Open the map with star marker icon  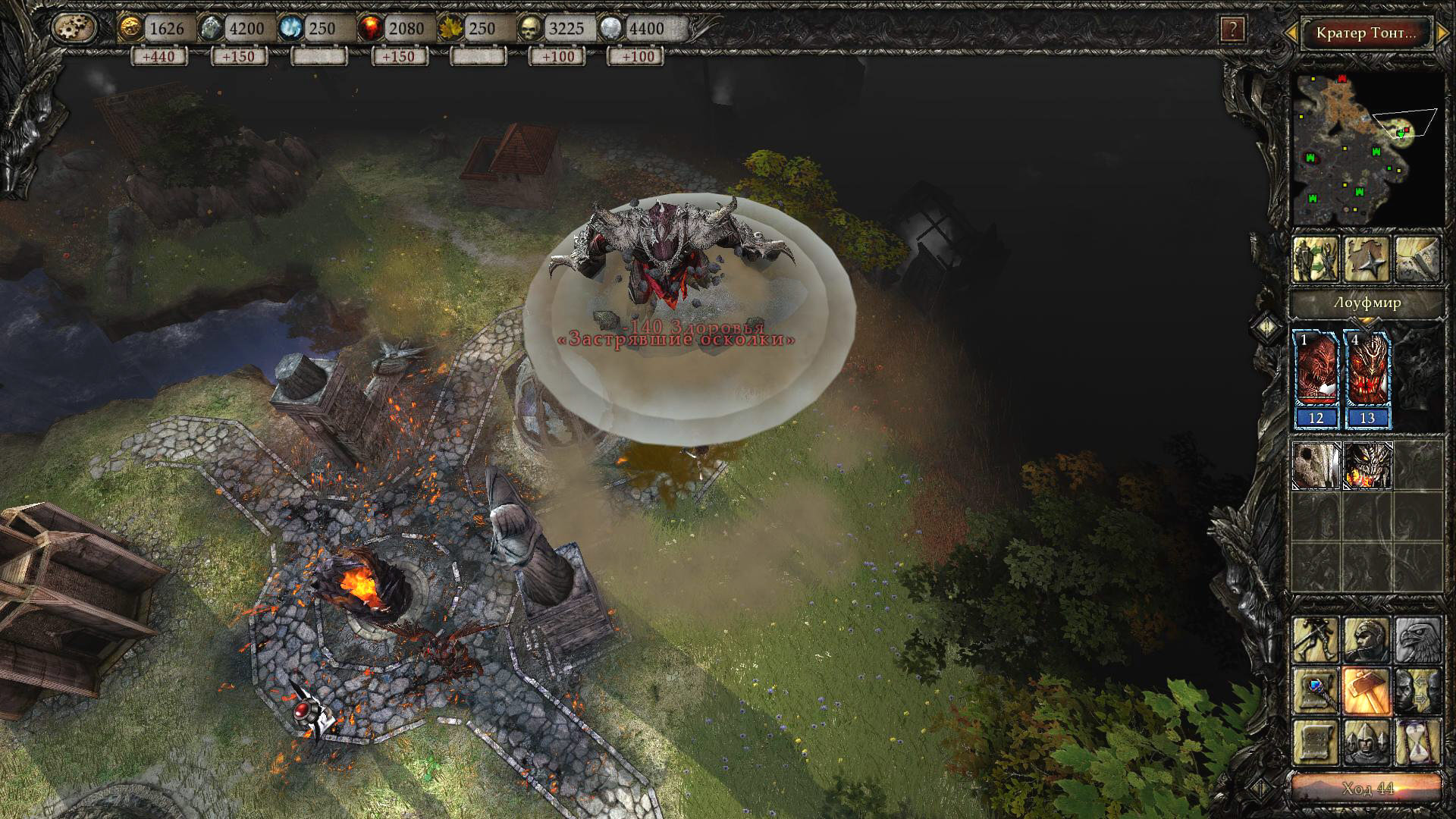pyautogui.click(x=1367, y=259)
